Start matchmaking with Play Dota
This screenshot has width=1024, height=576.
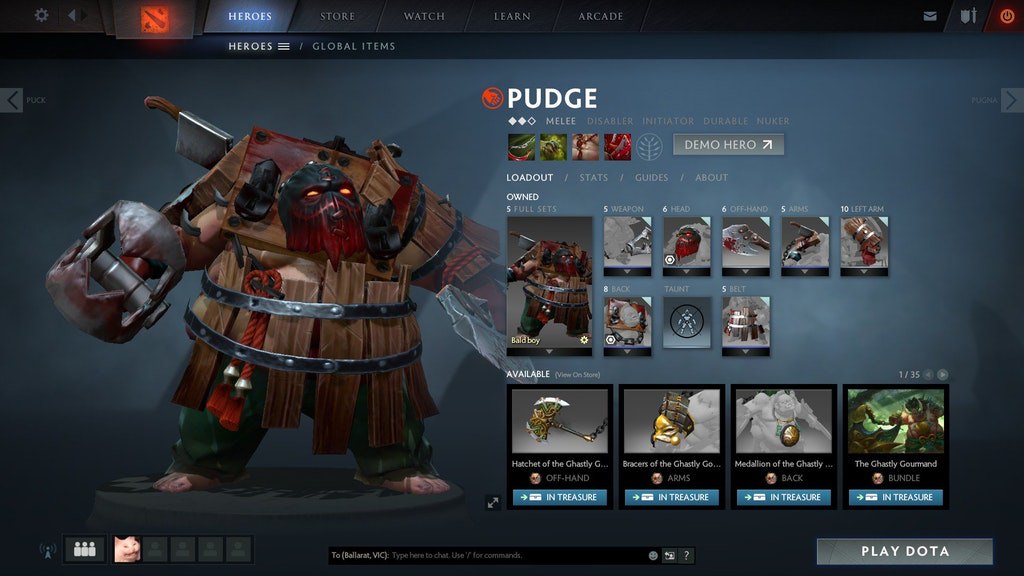pos(904,551)
